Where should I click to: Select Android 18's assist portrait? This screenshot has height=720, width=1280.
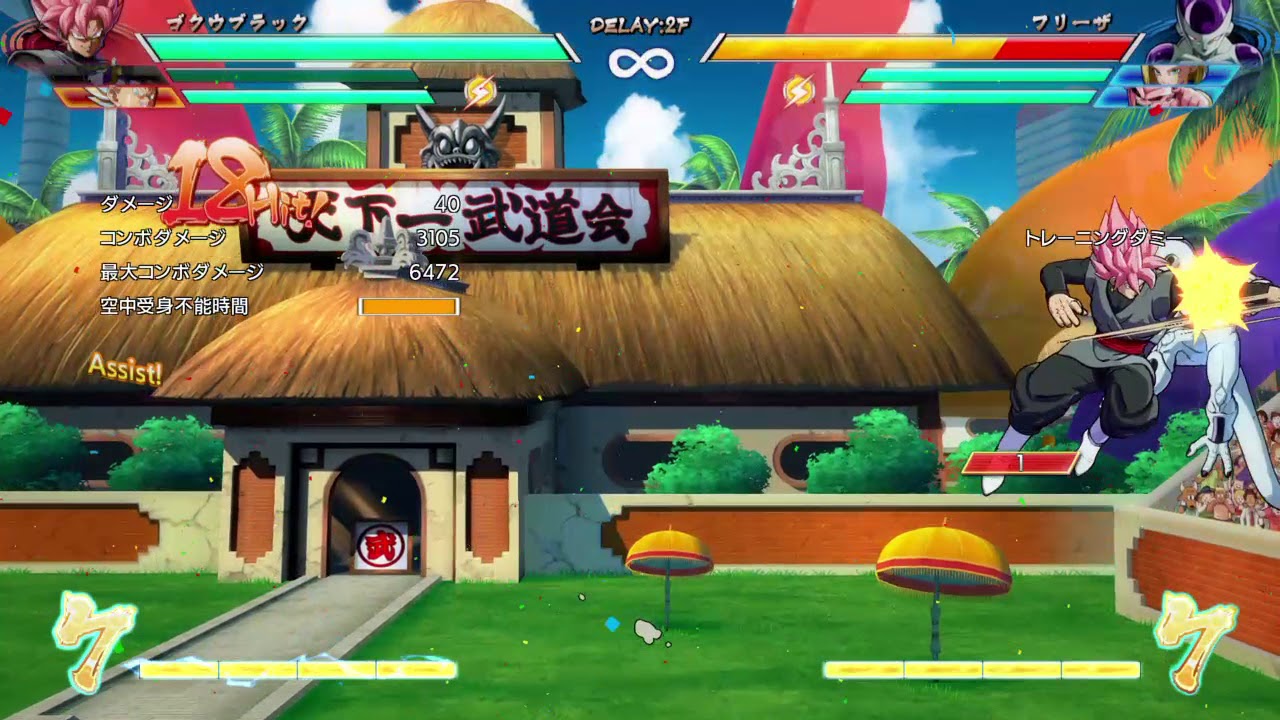(x=1170, y=72)
